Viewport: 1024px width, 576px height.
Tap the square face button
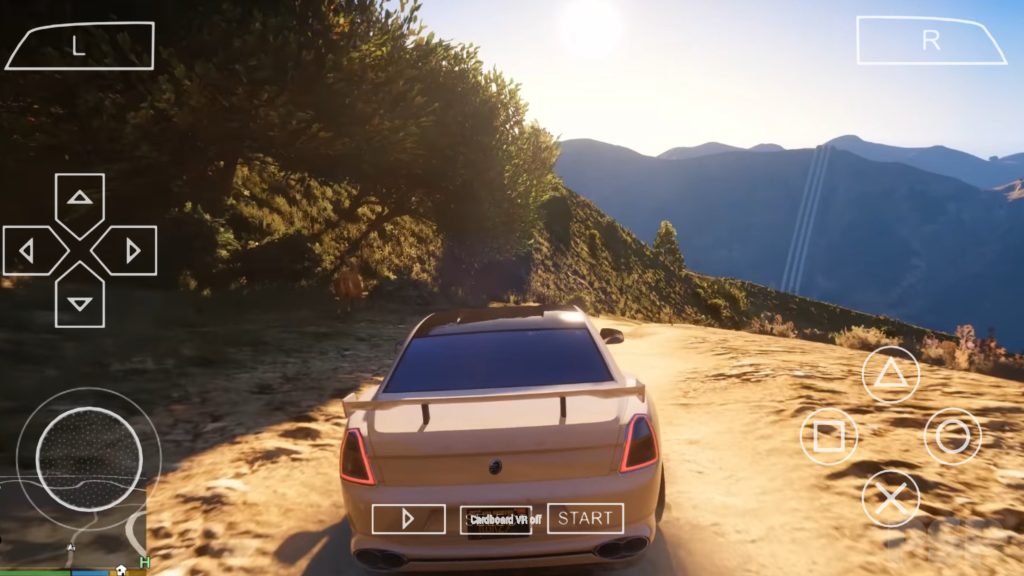pyautogui.click(x=829, y=437)
